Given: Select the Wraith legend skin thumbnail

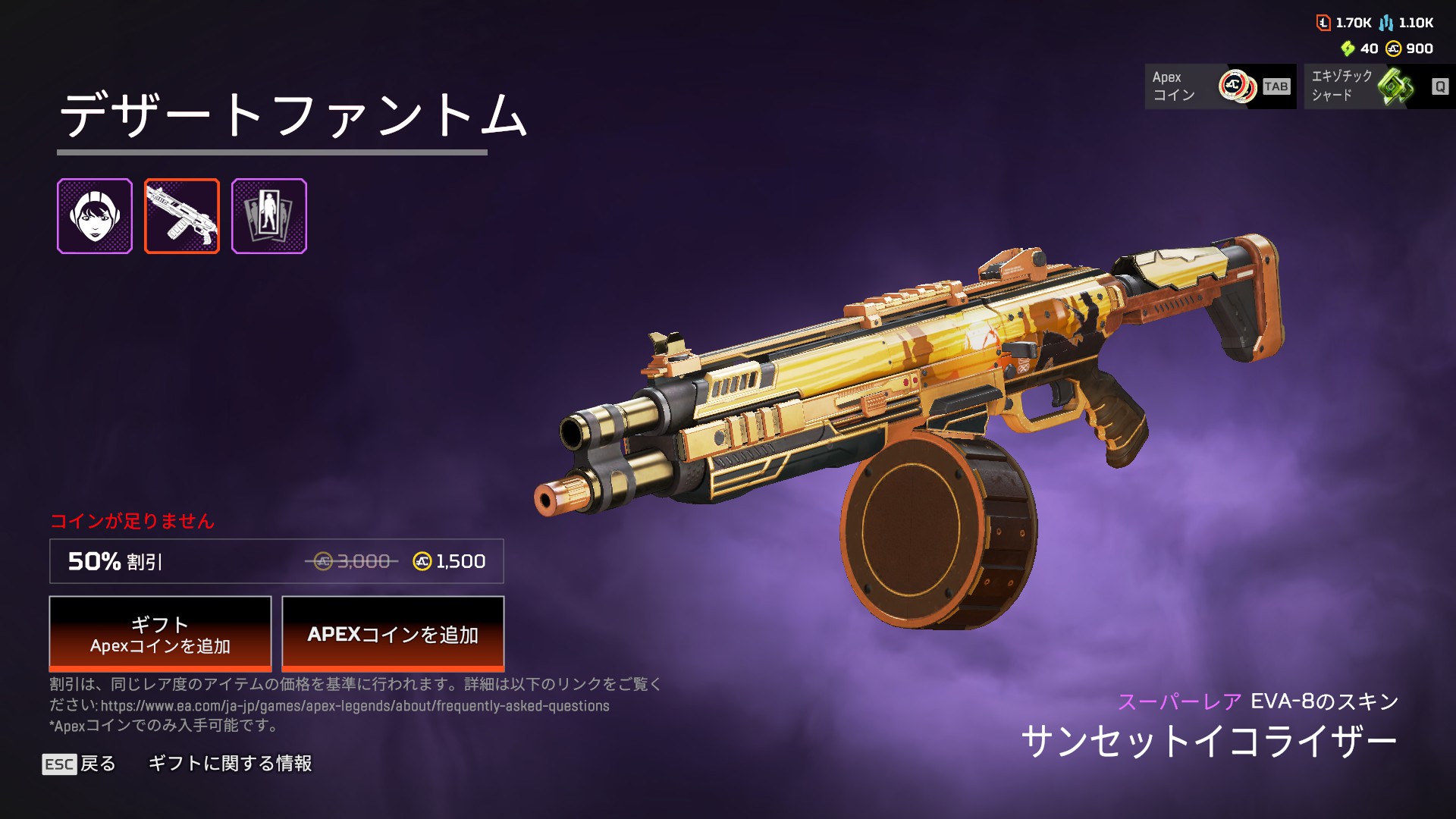Looking at the screenshot, I should (x=95, y=216).
